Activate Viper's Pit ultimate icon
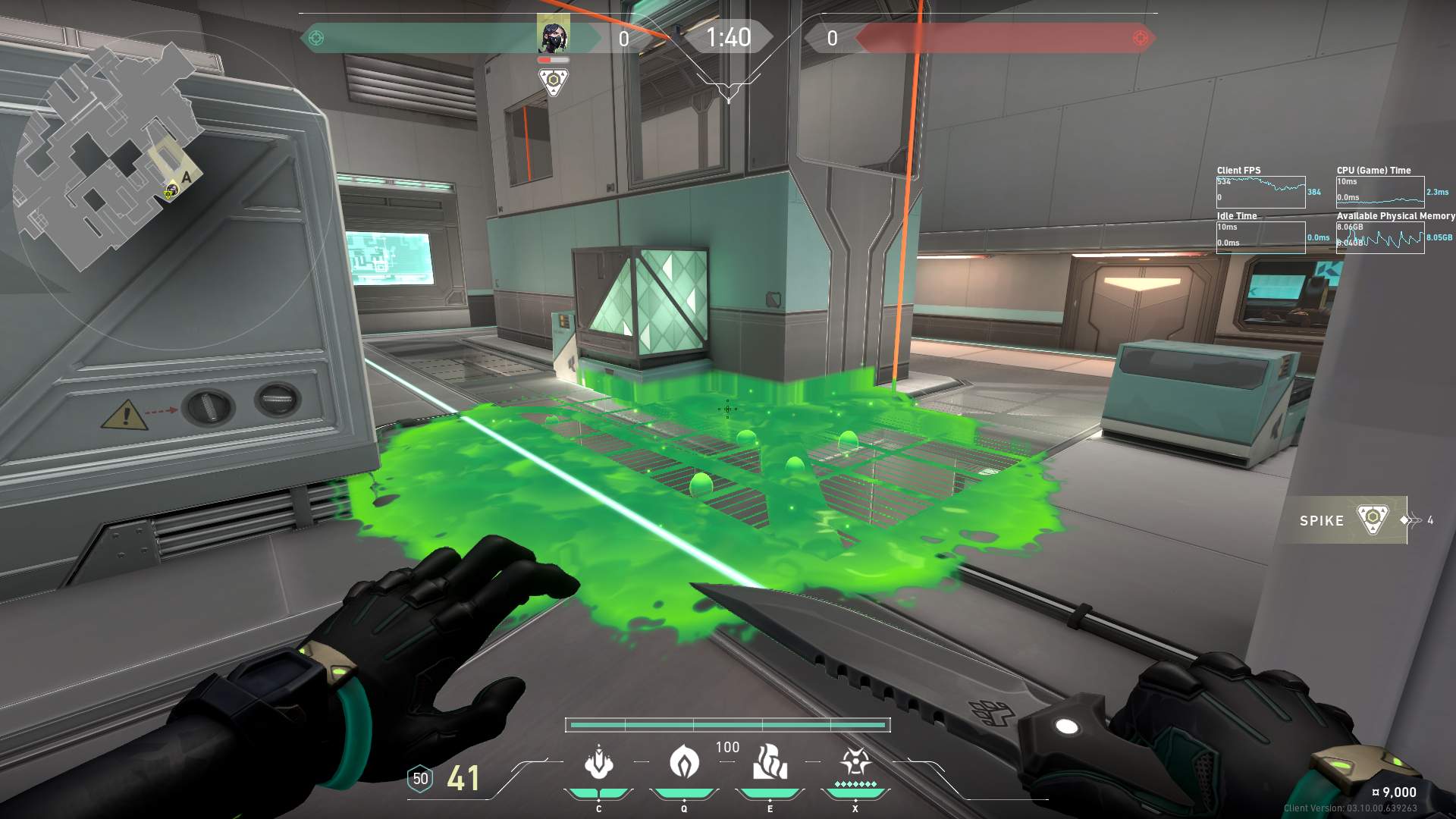This screenshot has height=819, width=1456. click(x=855, y=761)
